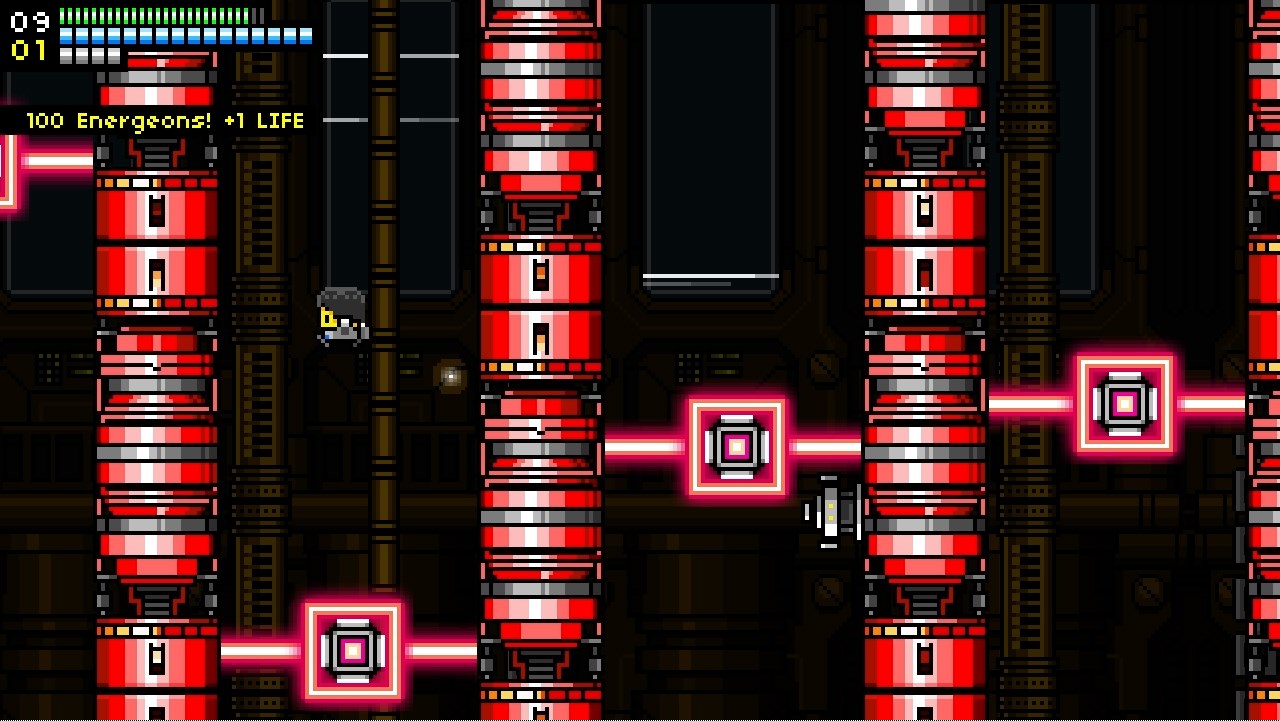The width and height of the screenshot is (1280, 721).
Task: Select the player character sprite on the ladder
Action: (341, 315)
